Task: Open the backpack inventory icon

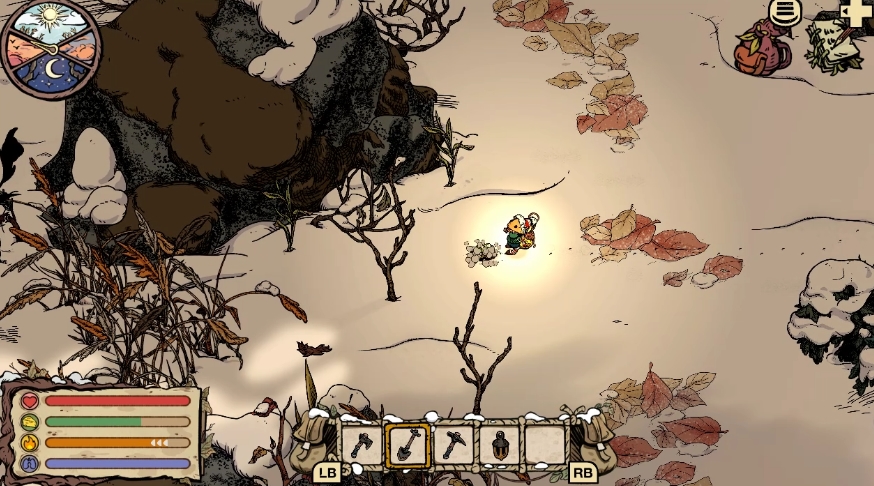Action: (763, 50)
